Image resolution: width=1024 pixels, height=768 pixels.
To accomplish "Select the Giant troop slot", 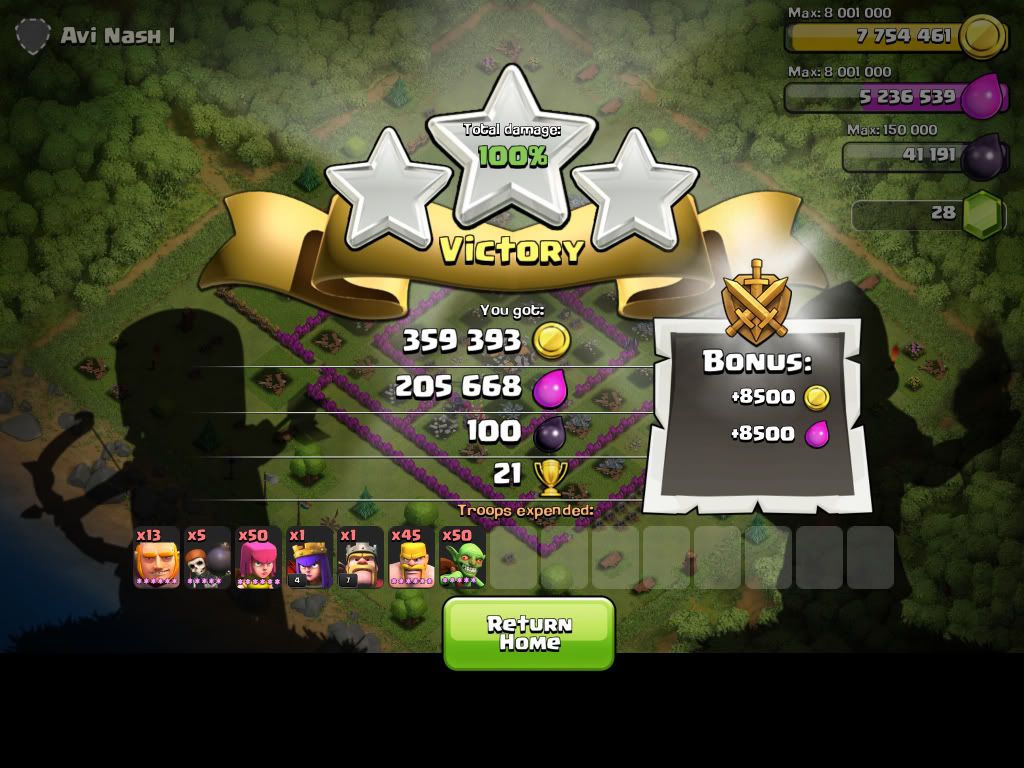I will 157,557.
